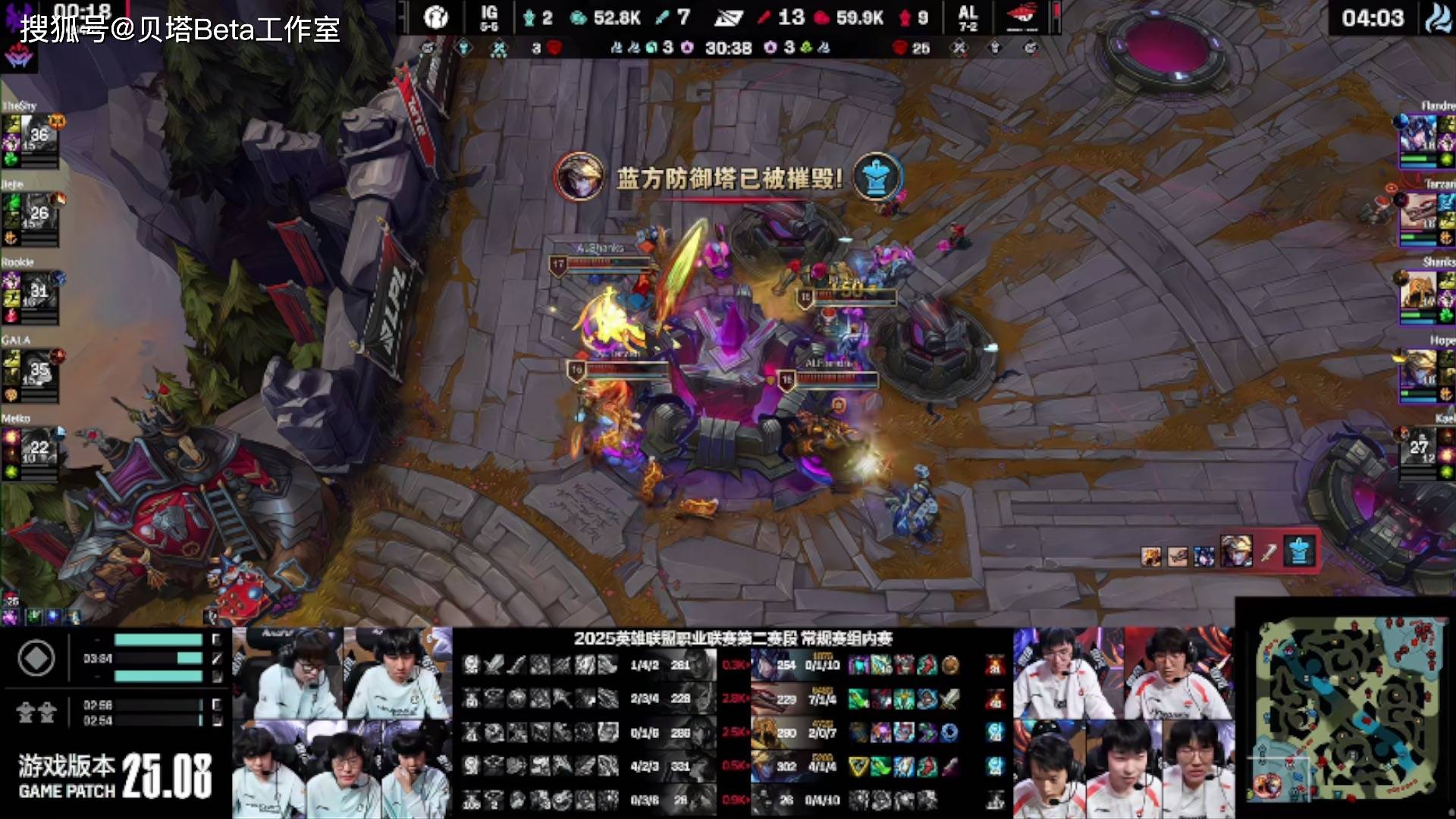Select Rookie's champion portrait
Image resolution: width=1456 pixels, height=819 pixels.
tap(39, 291)
